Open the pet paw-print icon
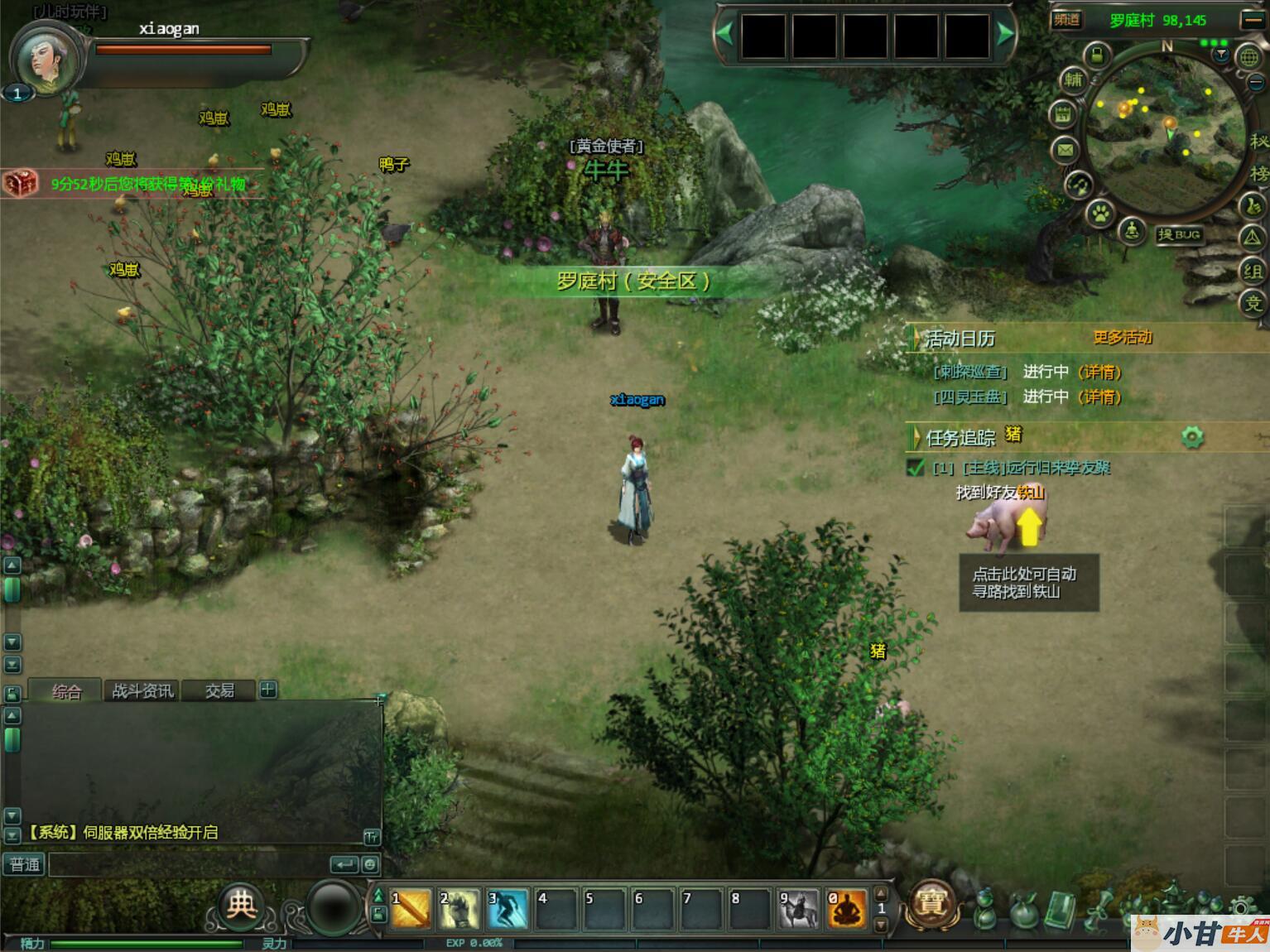 click(1100, 214)
